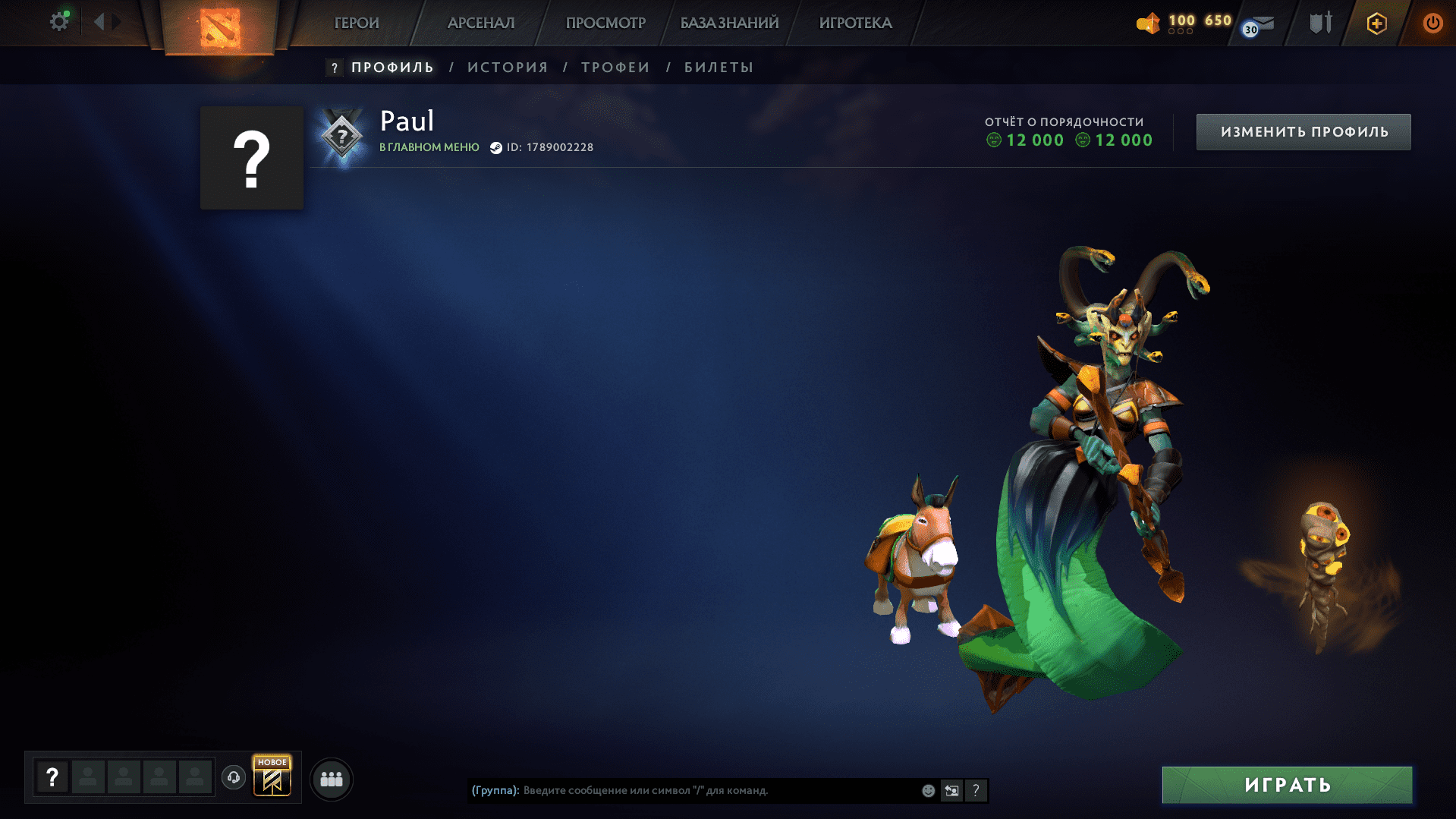
Task: Click the voice chat headset icon
Action: pos(233,778)
